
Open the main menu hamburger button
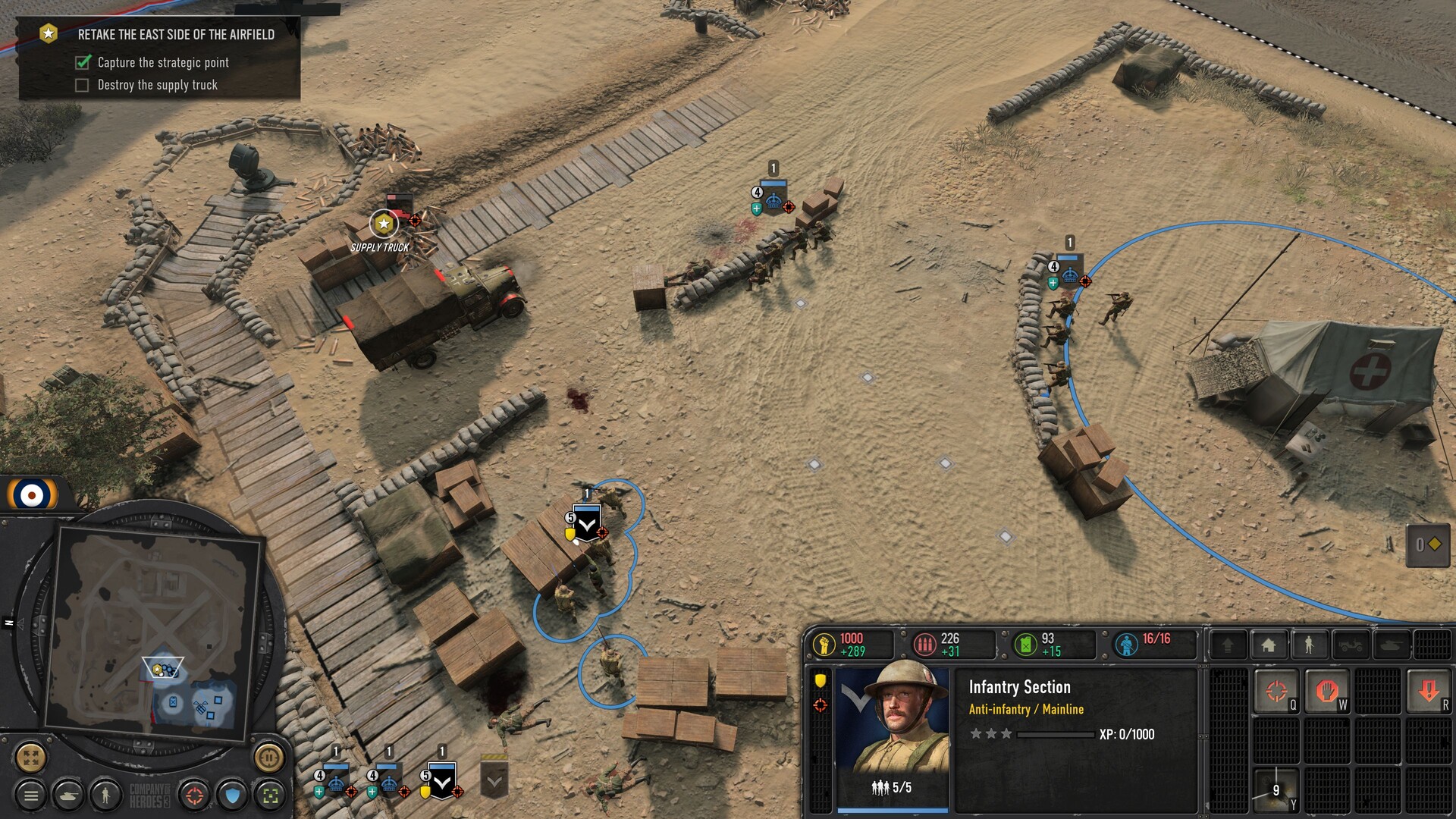point(31,795)
